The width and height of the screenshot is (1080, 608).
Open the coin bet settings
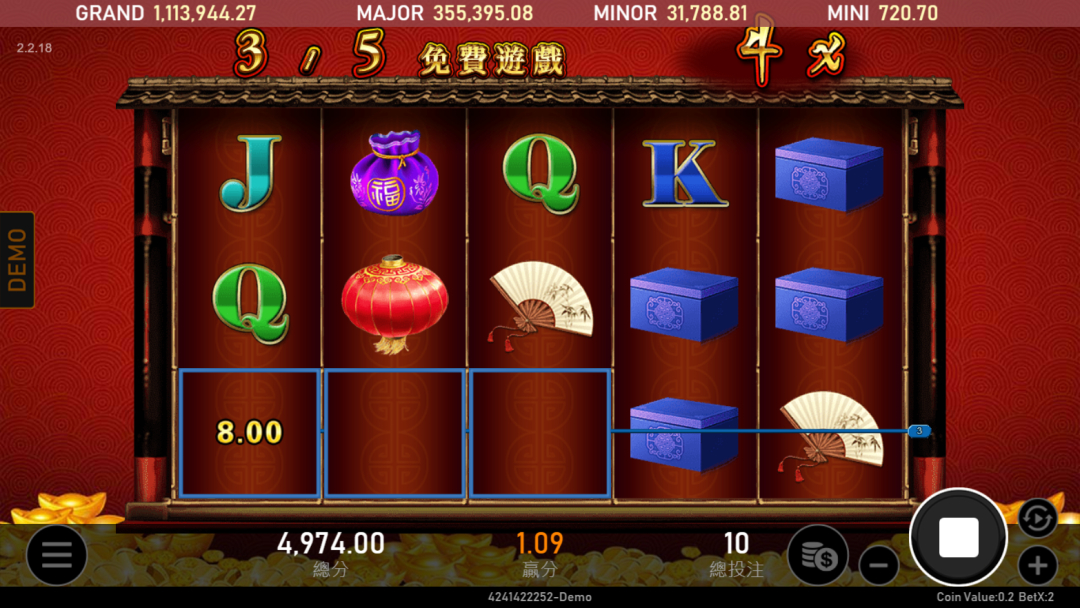[x=817, y=555]
